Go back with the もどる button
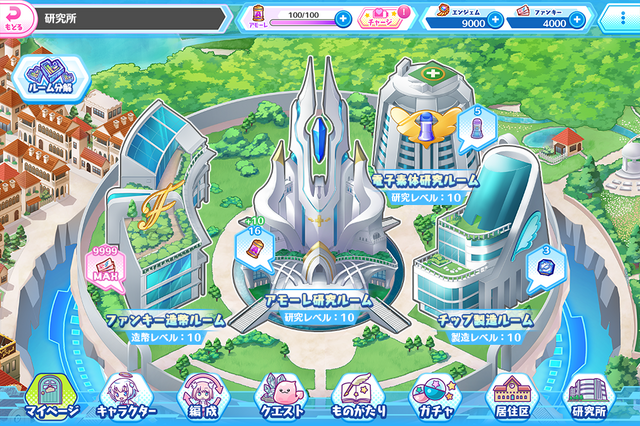640x426 pixels. (16, 17)
